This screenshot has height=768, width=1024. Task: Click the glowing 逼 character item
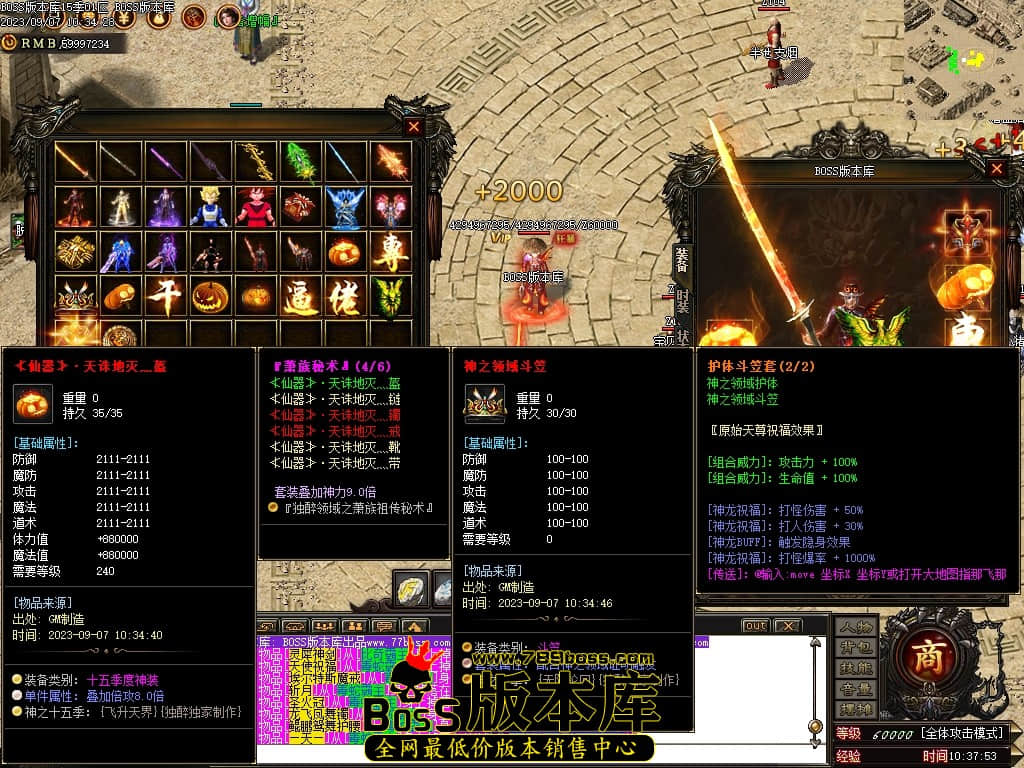point(301,297)
